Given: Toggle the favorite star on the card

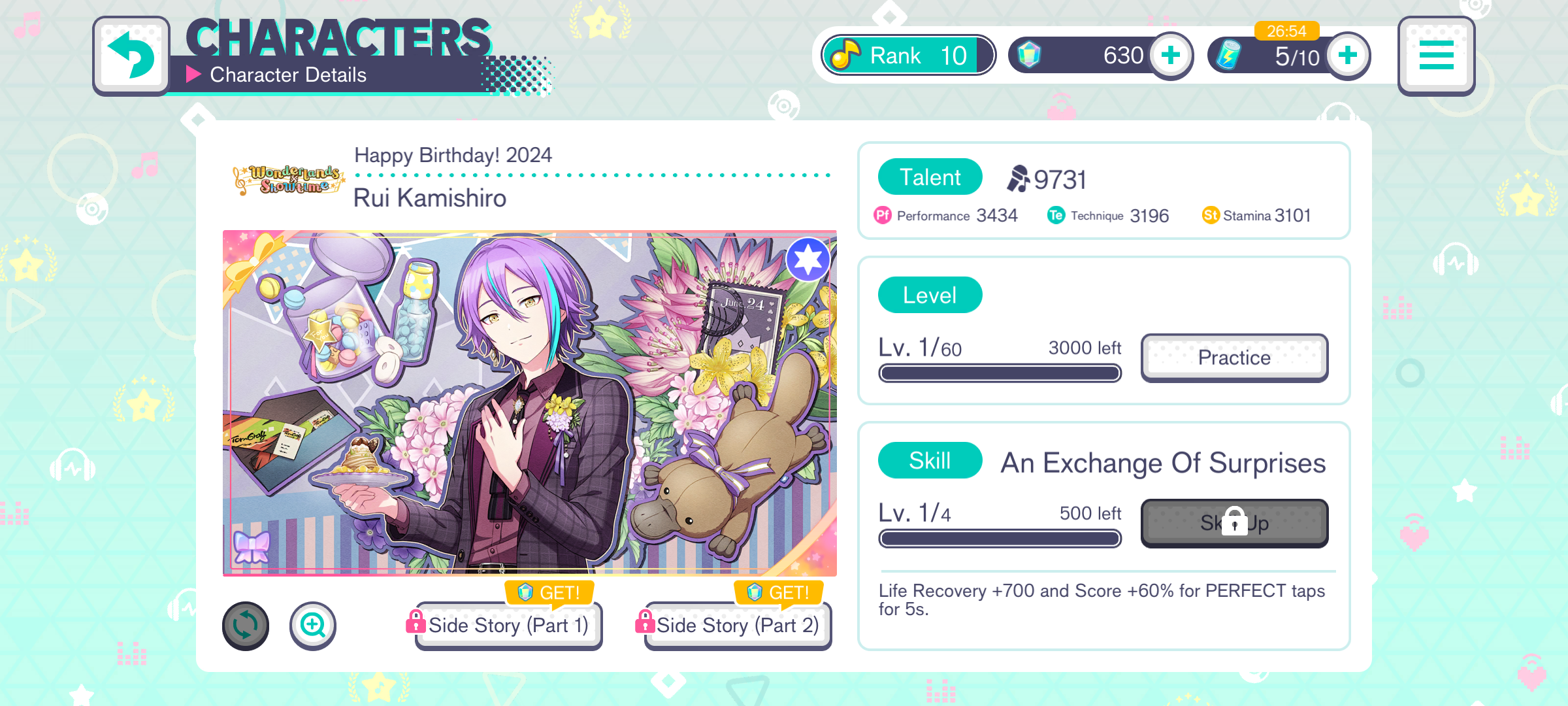Looking at the screenshot, I should click(808, 259).
